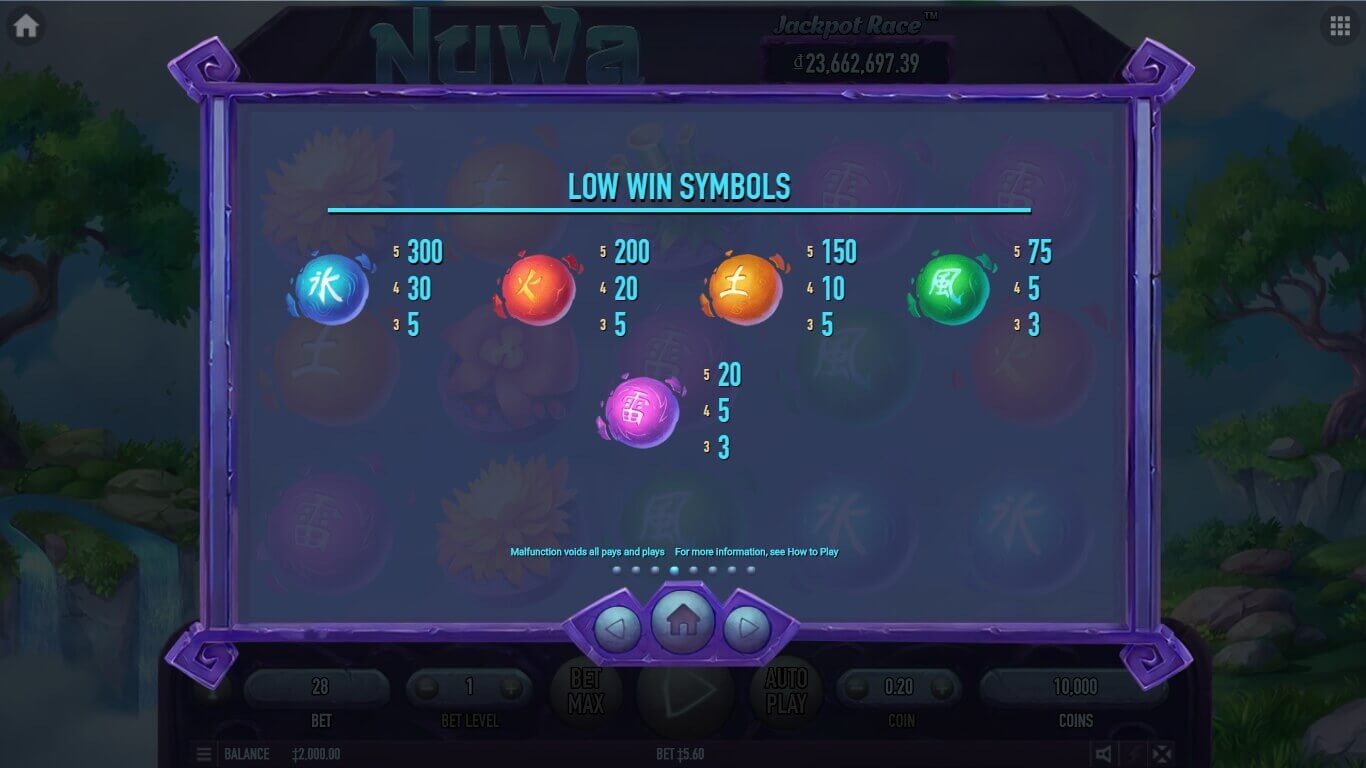1366x768 pixels.
Task: Spin the reels with the play arrow
Action: [688, 690]
